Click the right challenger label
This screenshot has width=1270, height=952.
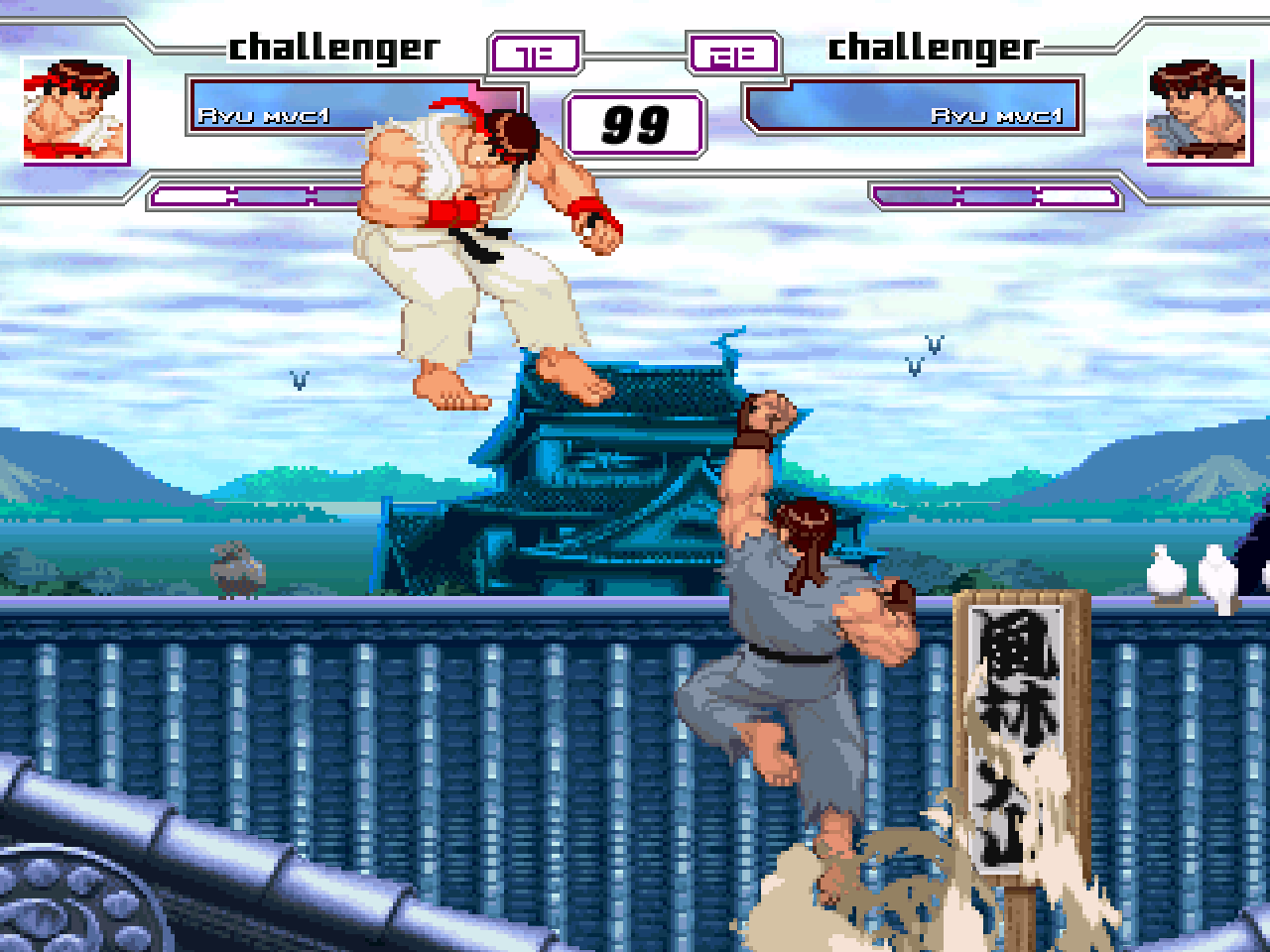933,45
